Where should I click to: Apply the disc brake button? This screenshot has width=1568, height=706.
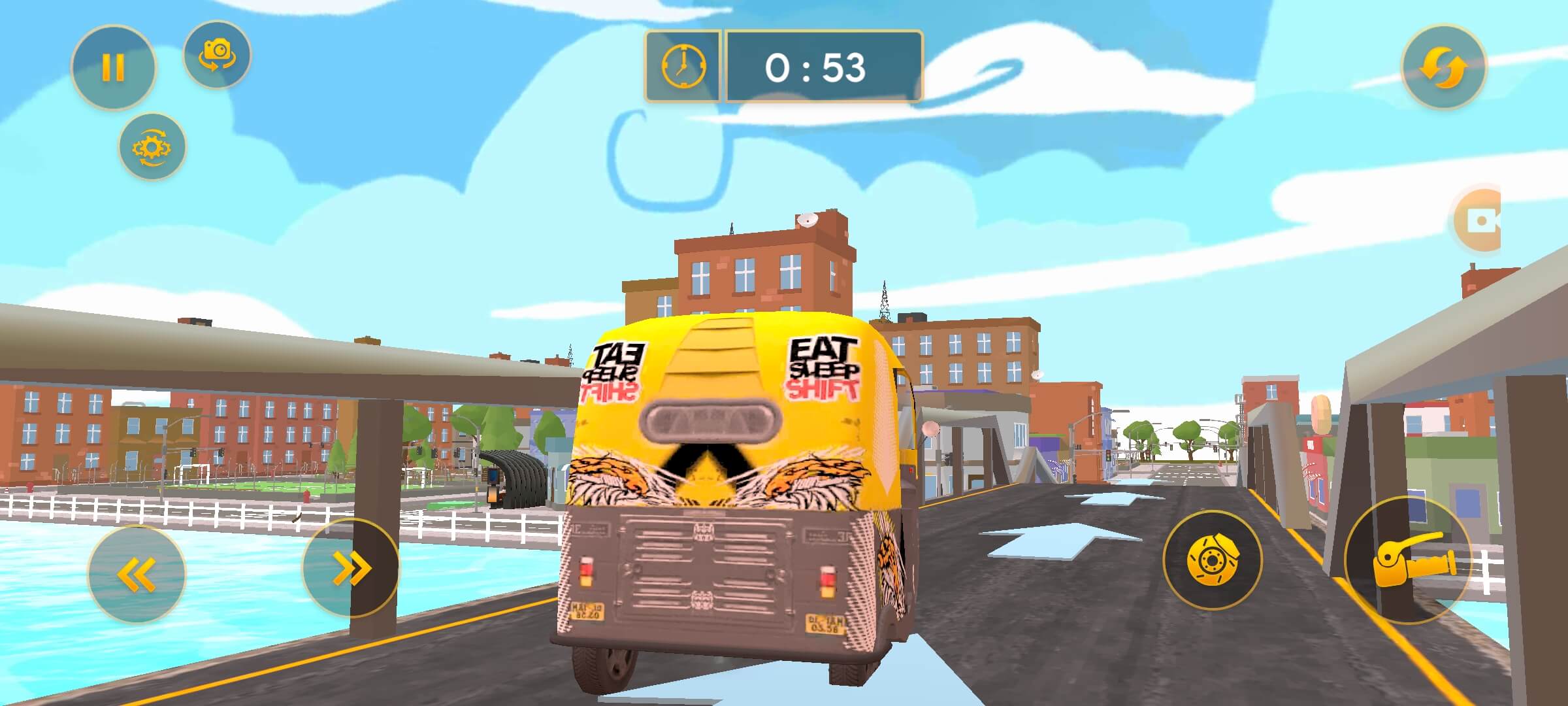point(1212,560)
